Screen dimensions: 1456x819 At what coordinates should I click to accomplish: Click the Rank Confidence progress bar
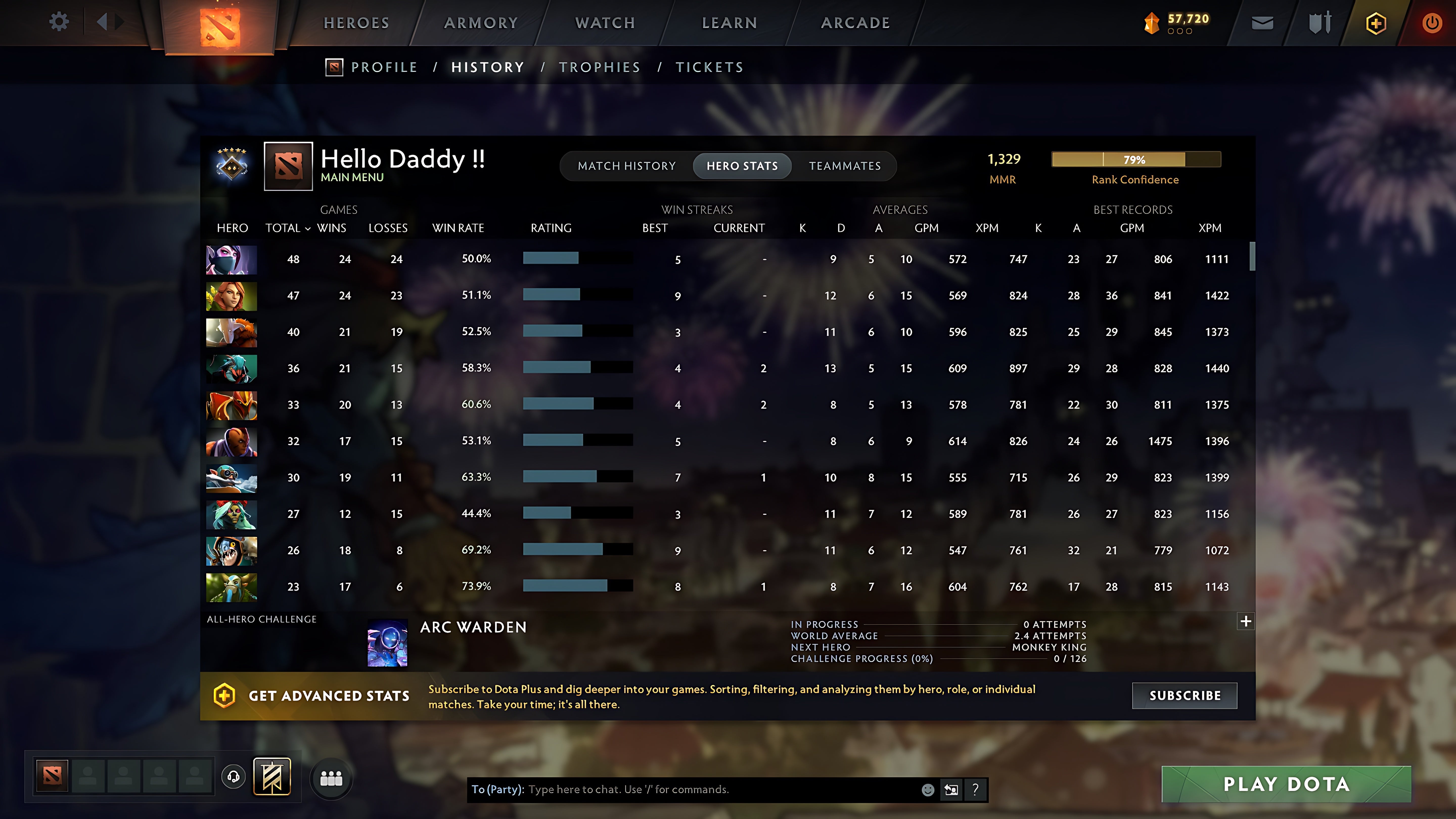[x=1135, y=160]
